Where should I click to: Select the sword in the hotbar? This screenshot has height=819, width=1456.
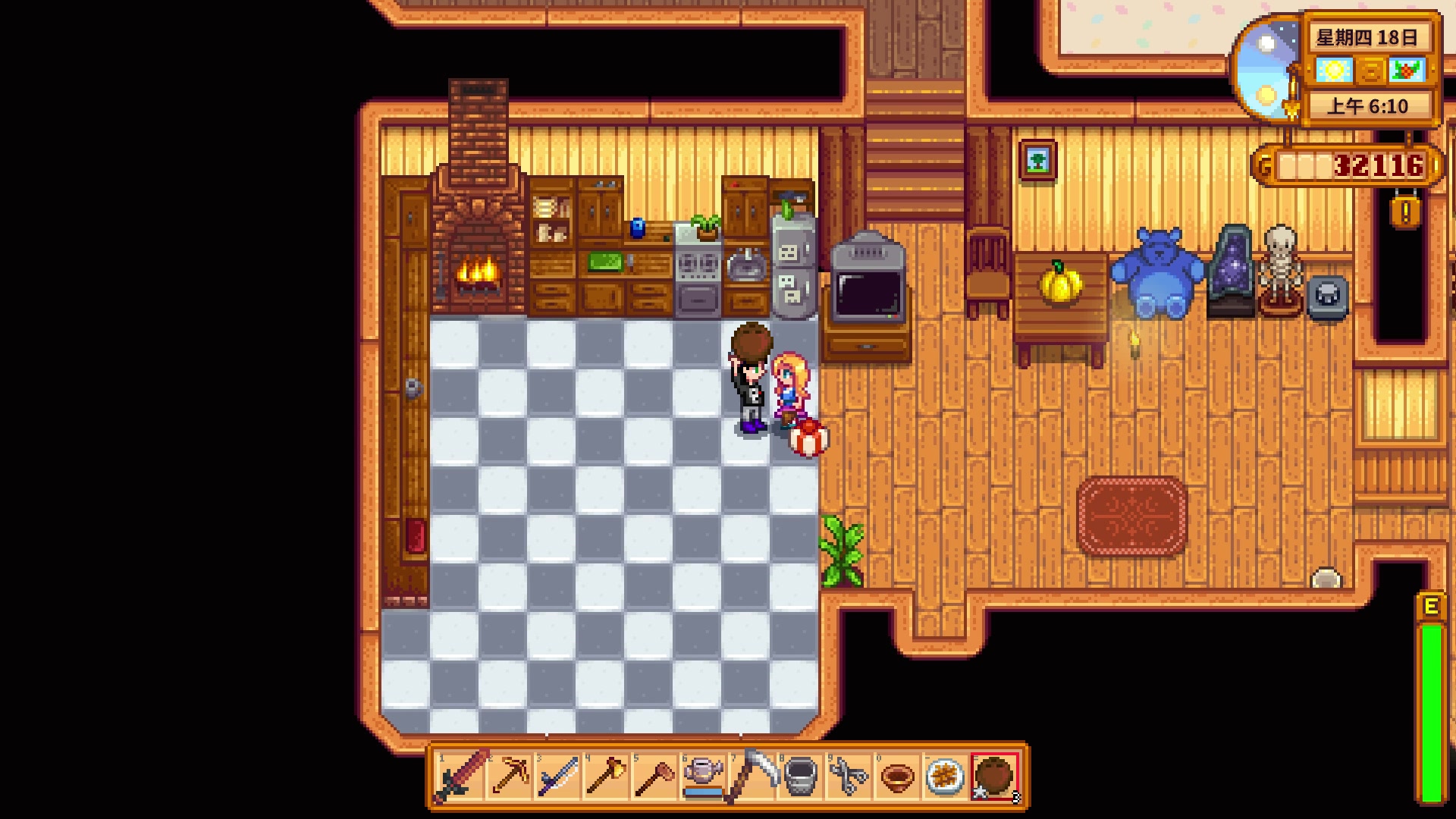(460, 777)
